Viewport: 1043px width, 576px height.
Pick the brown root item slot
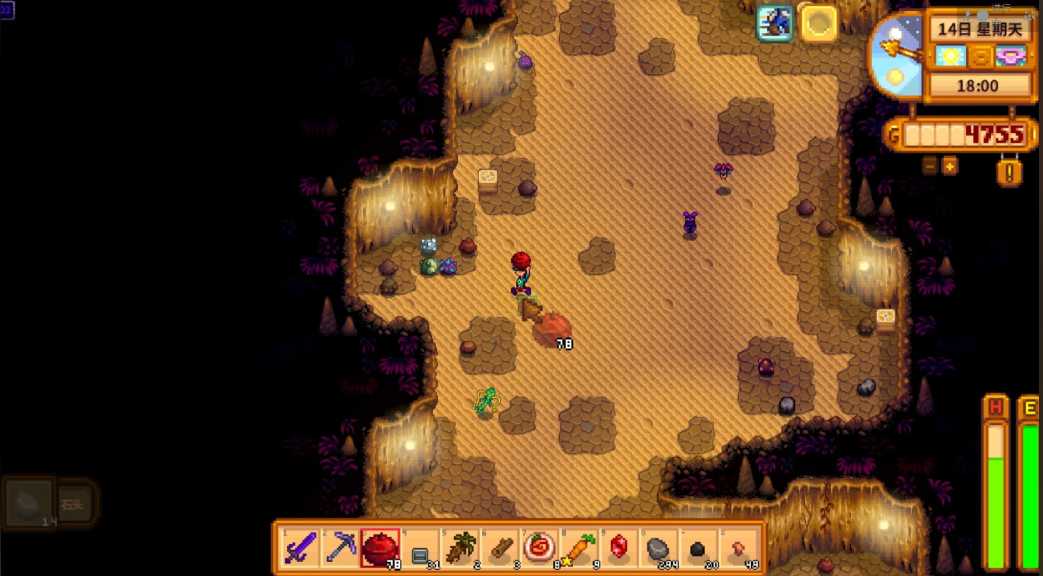click(460, 547)
